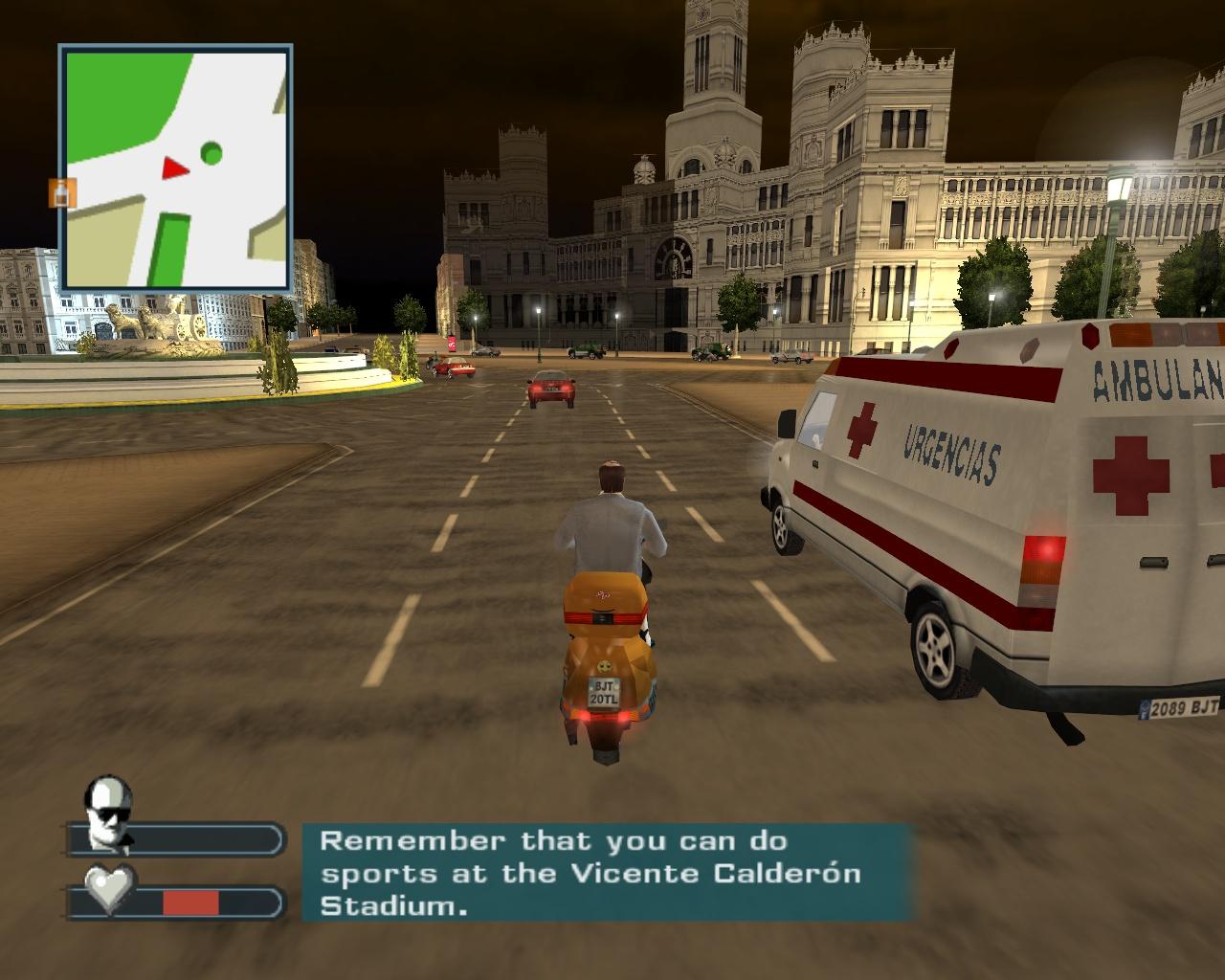Click the minimap in the corner
This screenshot has height=980, width=1225.
tap(175, 167)
